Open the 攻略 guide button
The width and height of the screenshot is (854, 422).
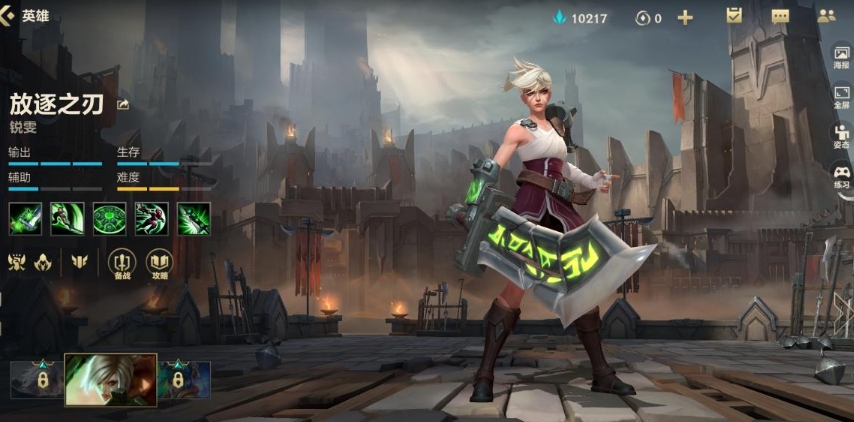pyautogui.click(x=159, y=263)
